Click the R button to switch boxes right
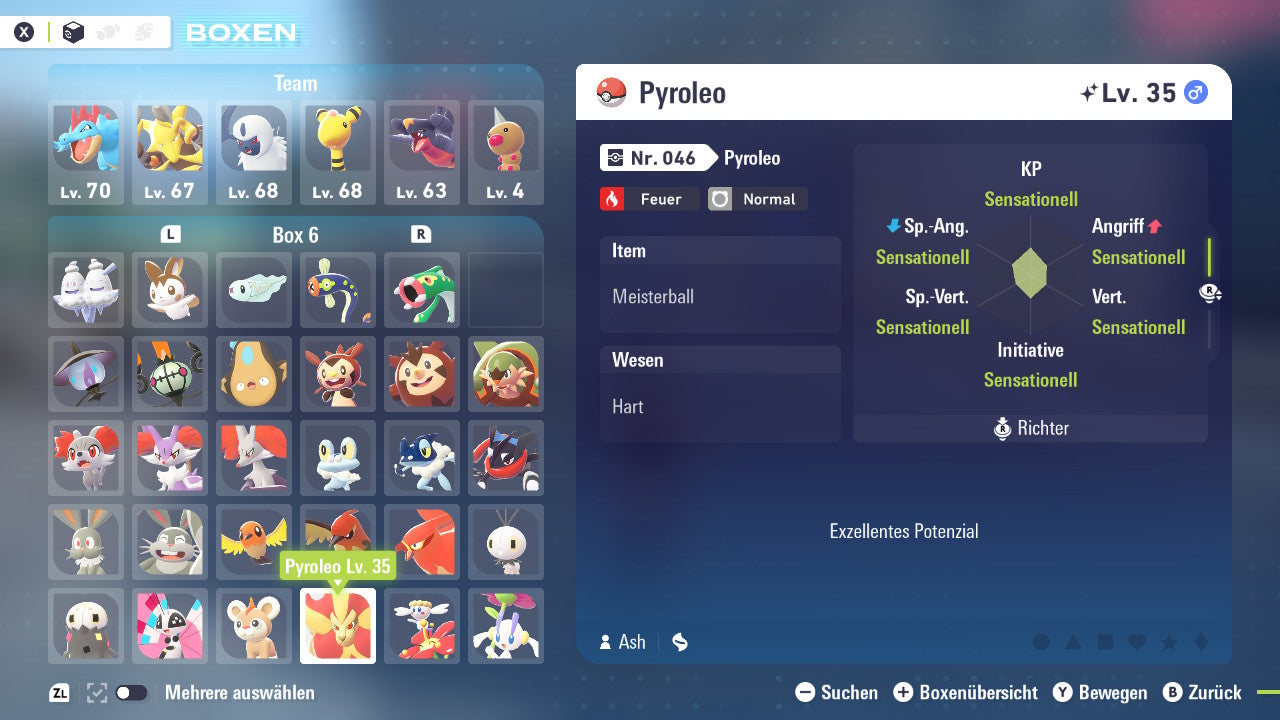 [422, 232]
